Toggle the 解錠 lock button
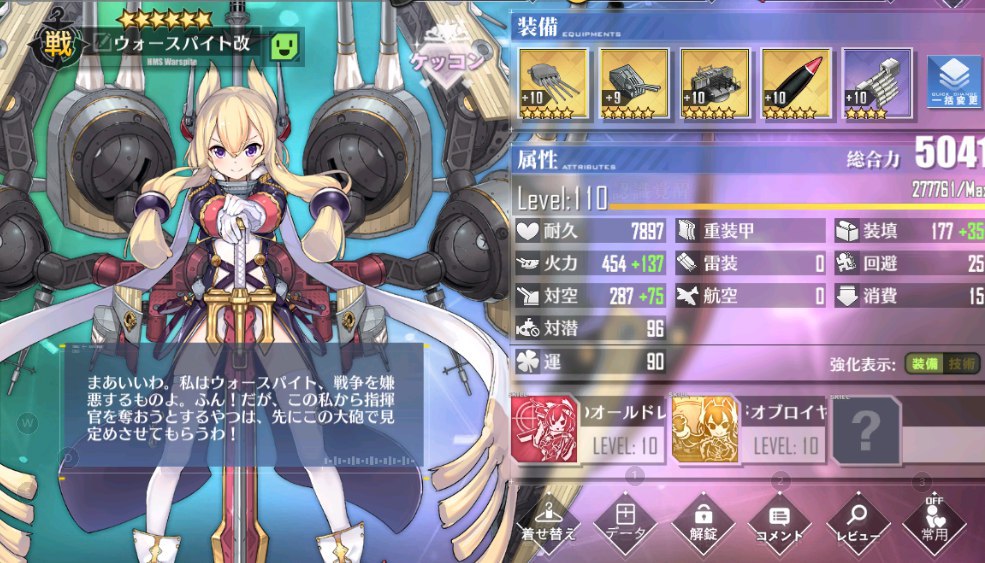985x563 pixels. tap(703, 522)
